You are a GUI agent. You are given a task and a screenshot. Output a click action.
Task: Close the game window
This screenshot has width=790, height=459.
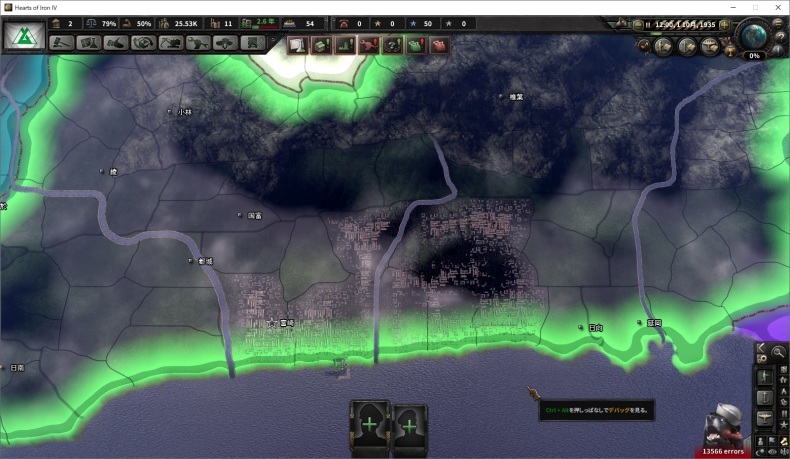777,7
